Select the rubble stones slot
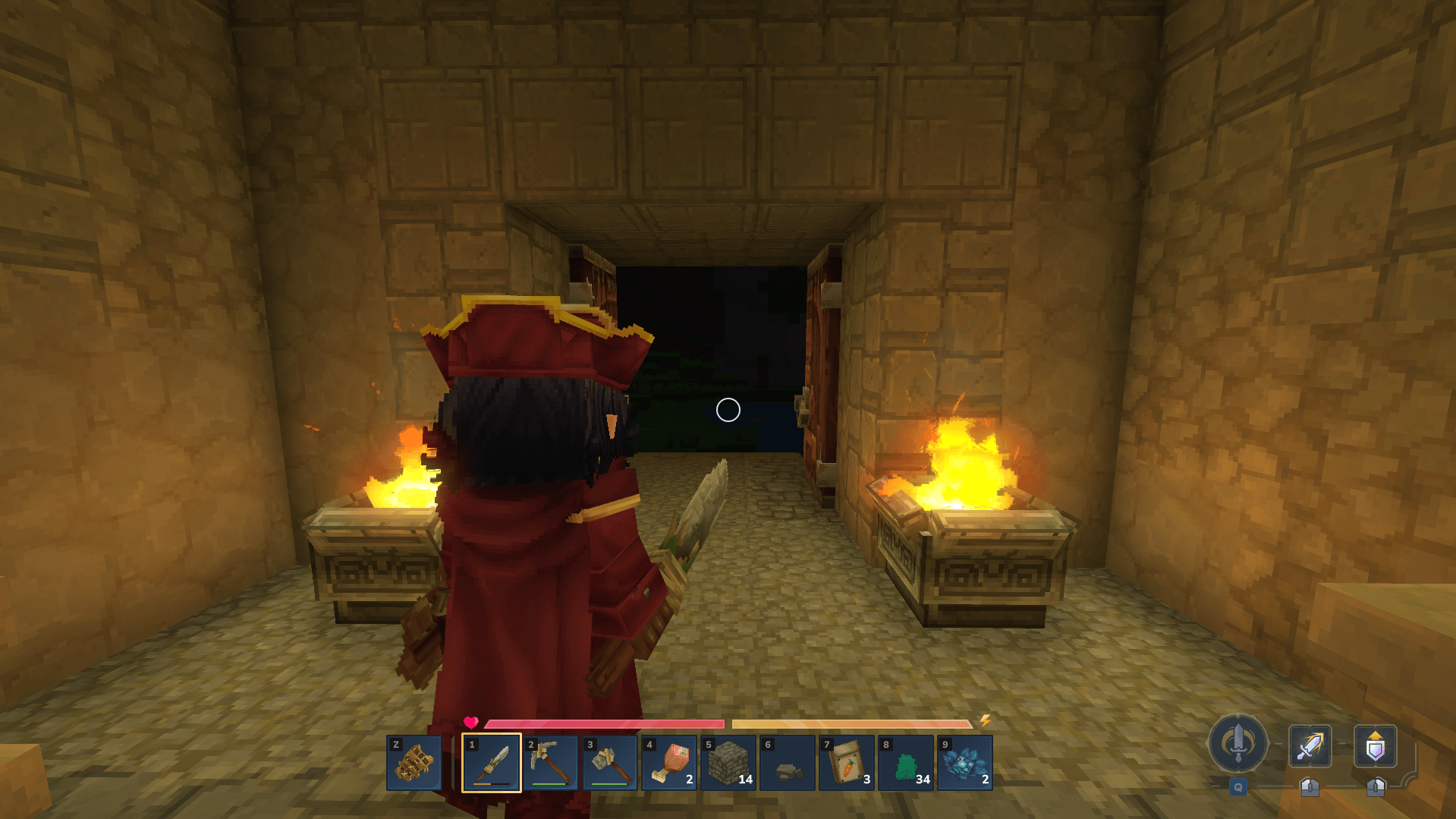 (788, 763)
